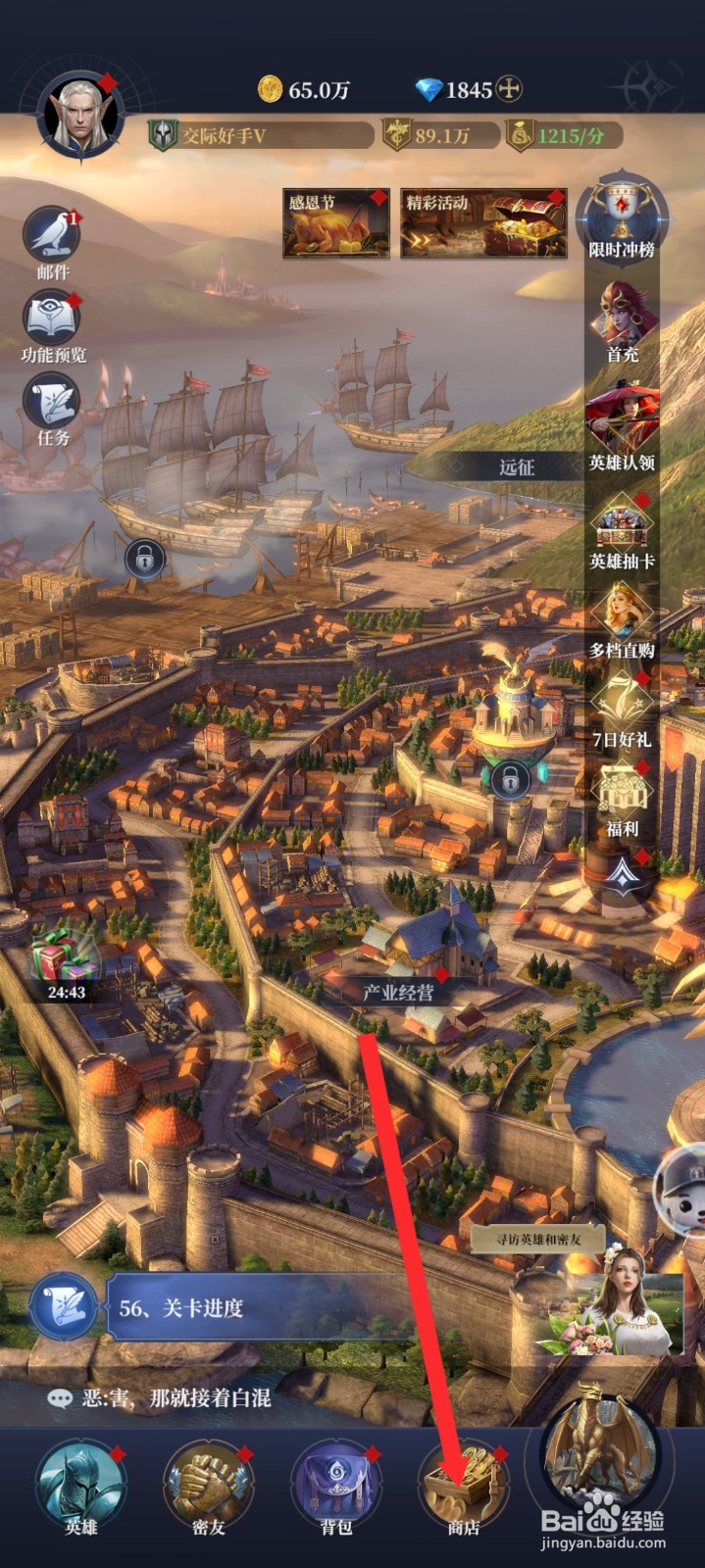Open the player avatar profile
The height and width of the screenshot is (1568, 705).
[x=78, y=118]
